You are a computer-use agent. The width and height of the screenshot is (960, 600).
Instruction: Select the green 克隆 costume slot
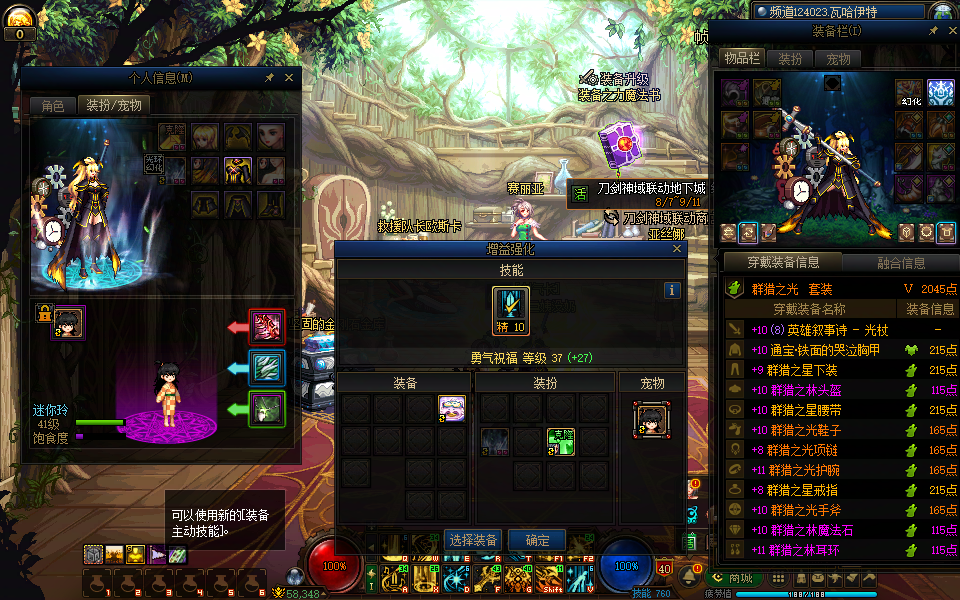pyautogui.click(x=561, y=441)
